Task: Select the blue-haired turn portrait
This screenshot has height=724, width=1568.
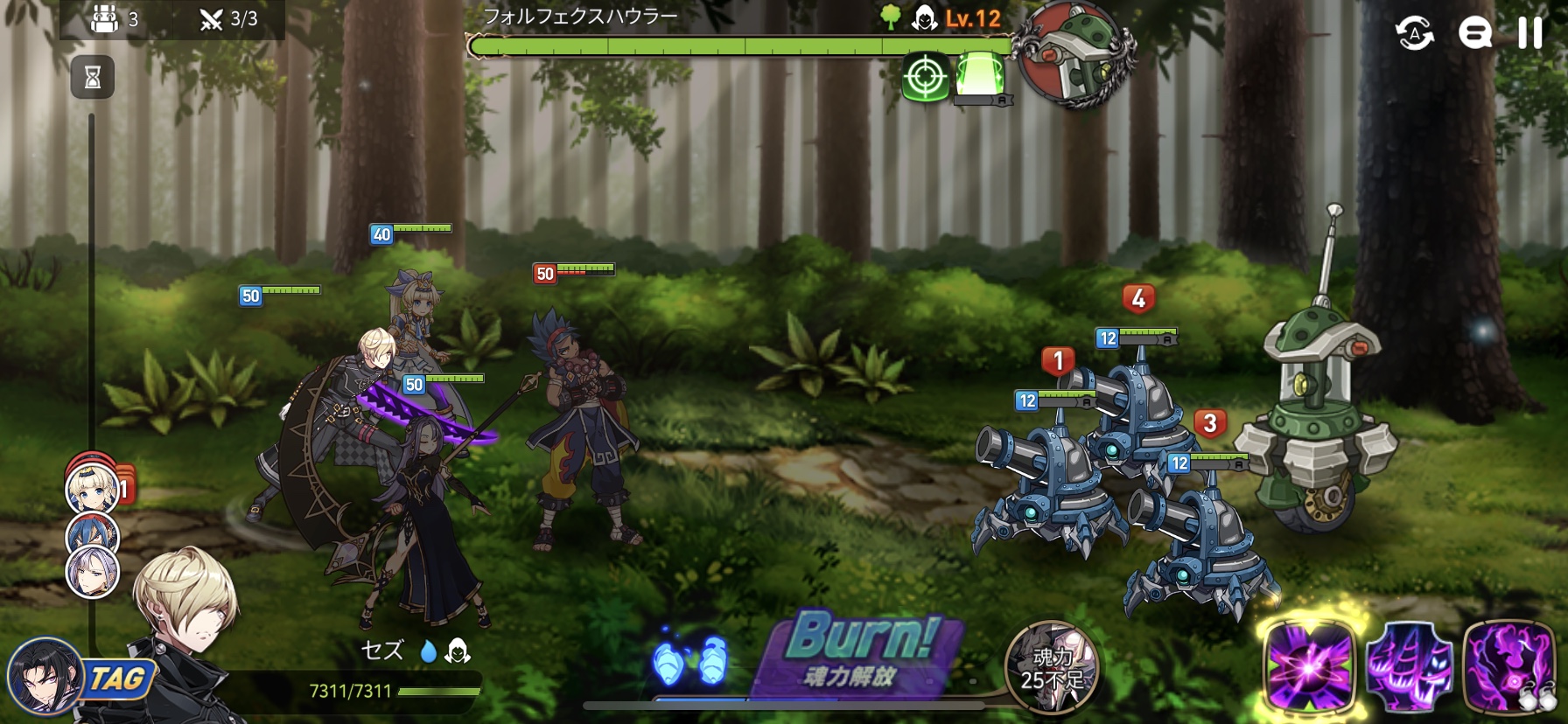Action: pos(93,530)
